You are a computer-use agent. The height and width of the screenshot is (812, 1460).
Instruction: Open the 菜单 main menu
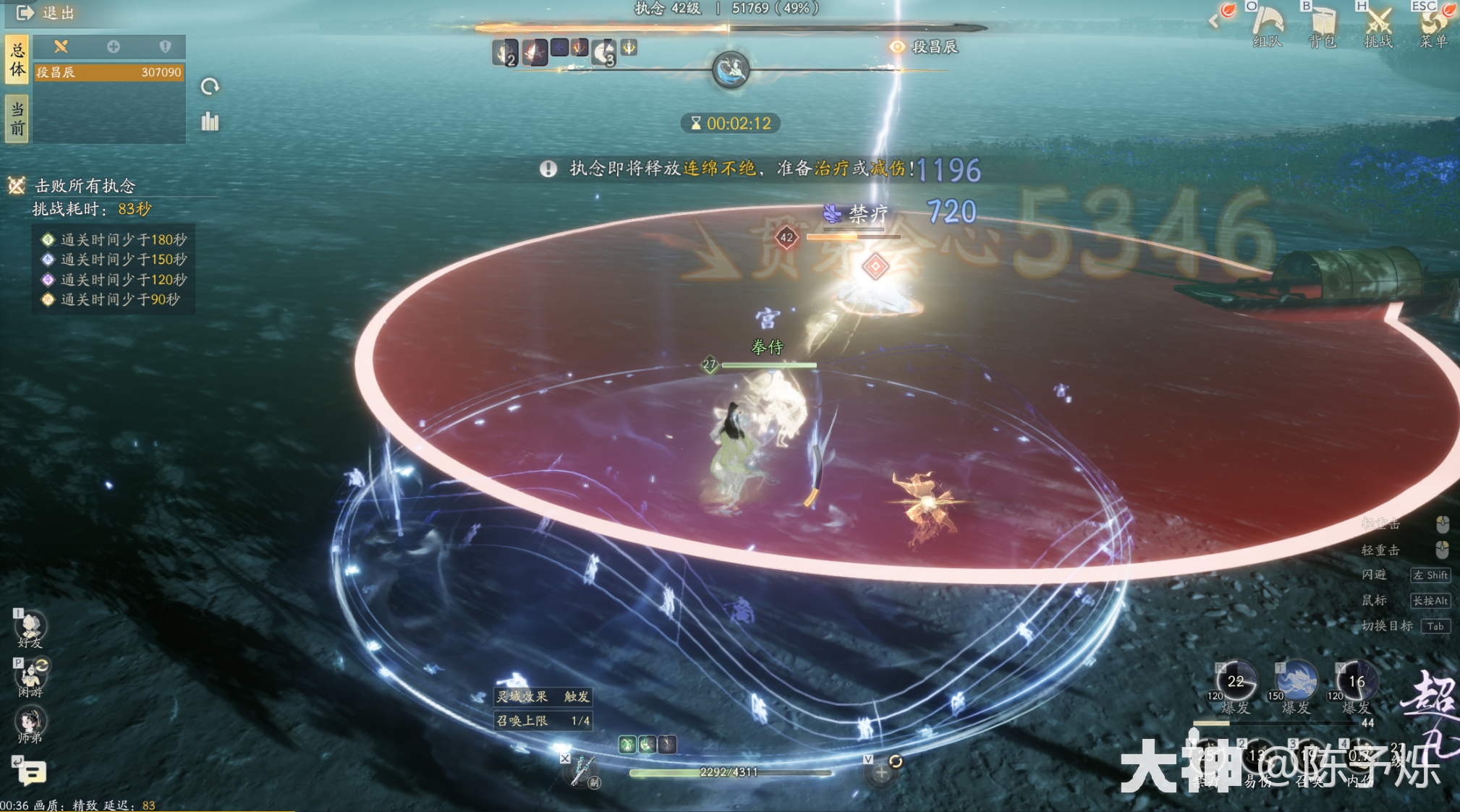pos(1433,25)
